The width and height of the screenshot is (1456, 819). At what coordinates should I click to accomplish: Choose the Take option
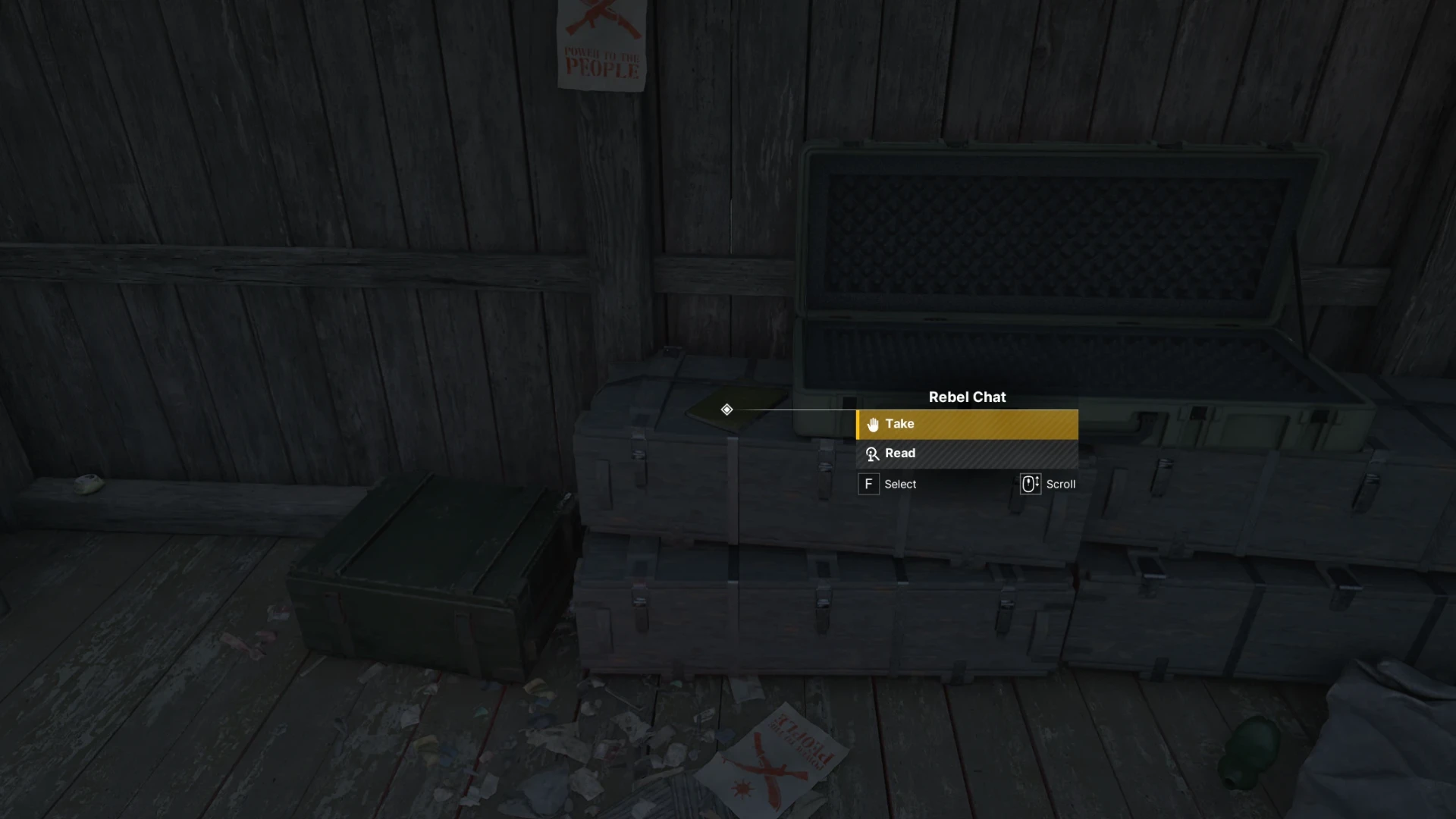pos(966,425)
